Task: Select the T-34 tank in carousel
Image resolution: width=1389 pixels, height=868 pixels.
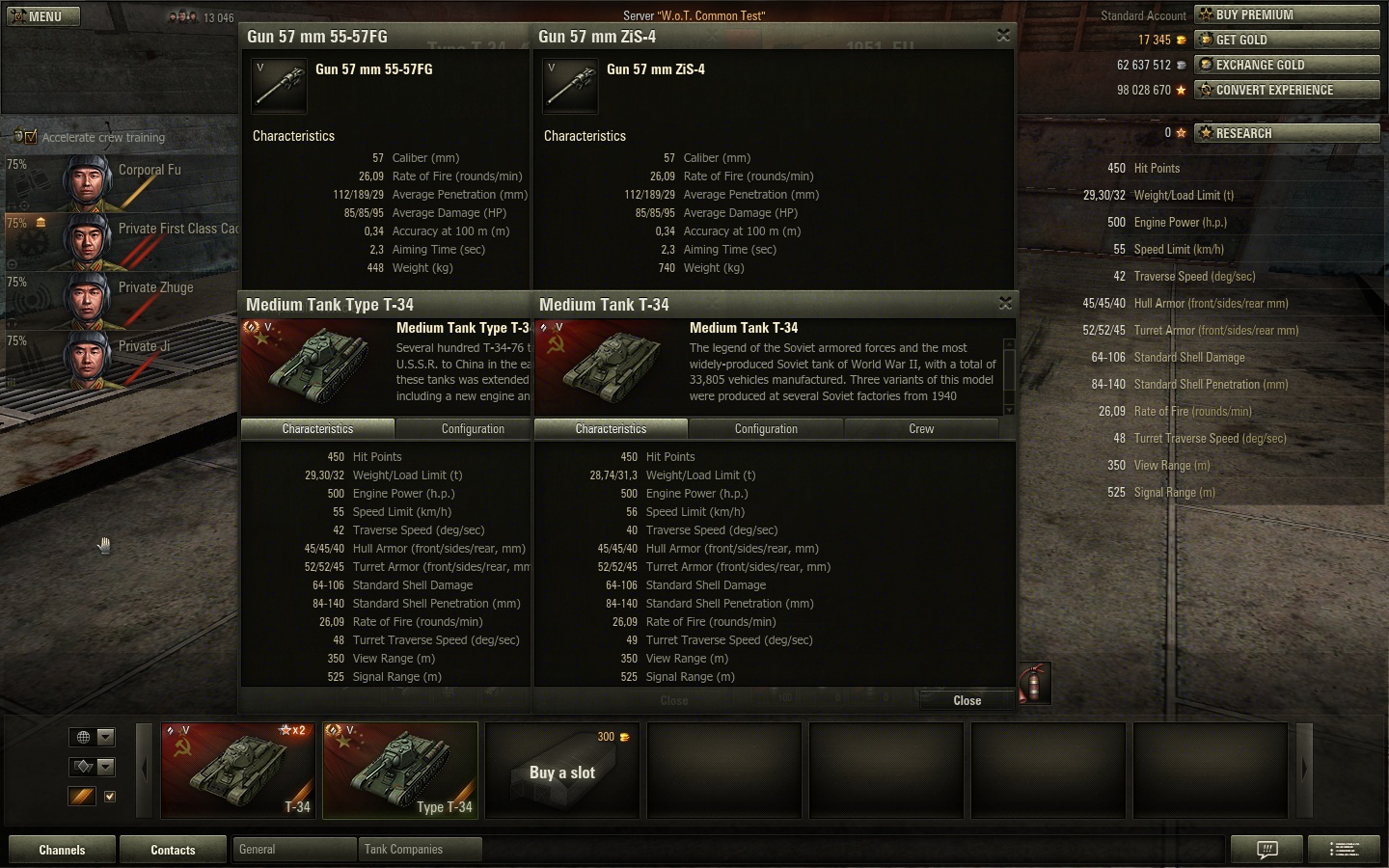Action: 238,770
